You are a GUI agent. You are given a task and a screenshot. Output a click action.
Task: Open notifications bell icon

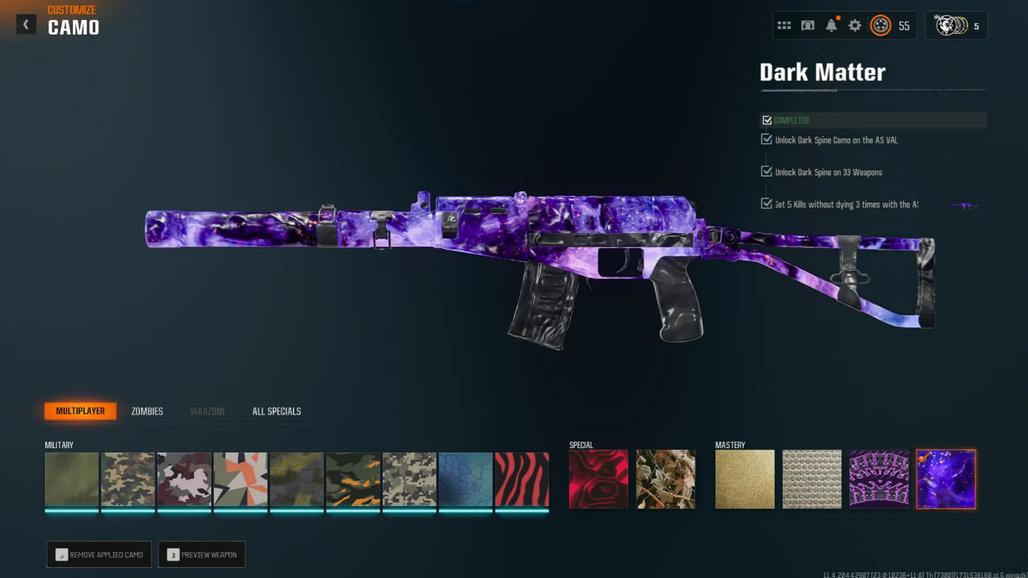[831, 26]
